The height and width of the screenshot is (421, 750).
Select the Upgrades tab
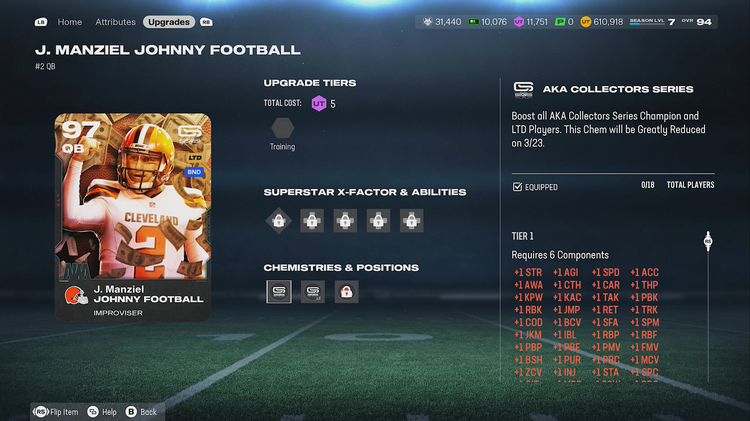click(x=168, y=21)
